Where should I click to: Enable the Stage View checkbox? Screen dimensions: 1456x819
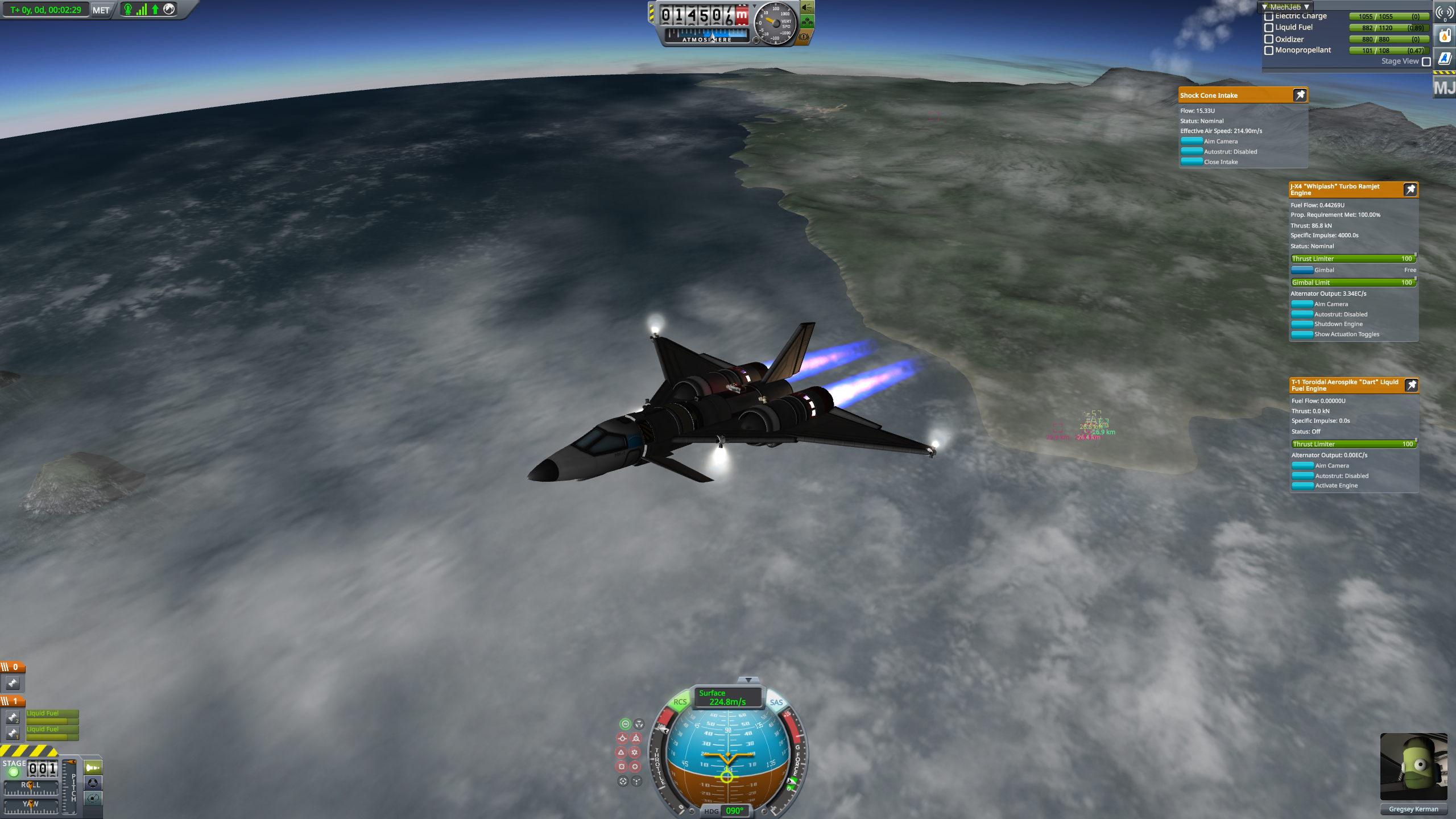click(x=1426, y=61)
